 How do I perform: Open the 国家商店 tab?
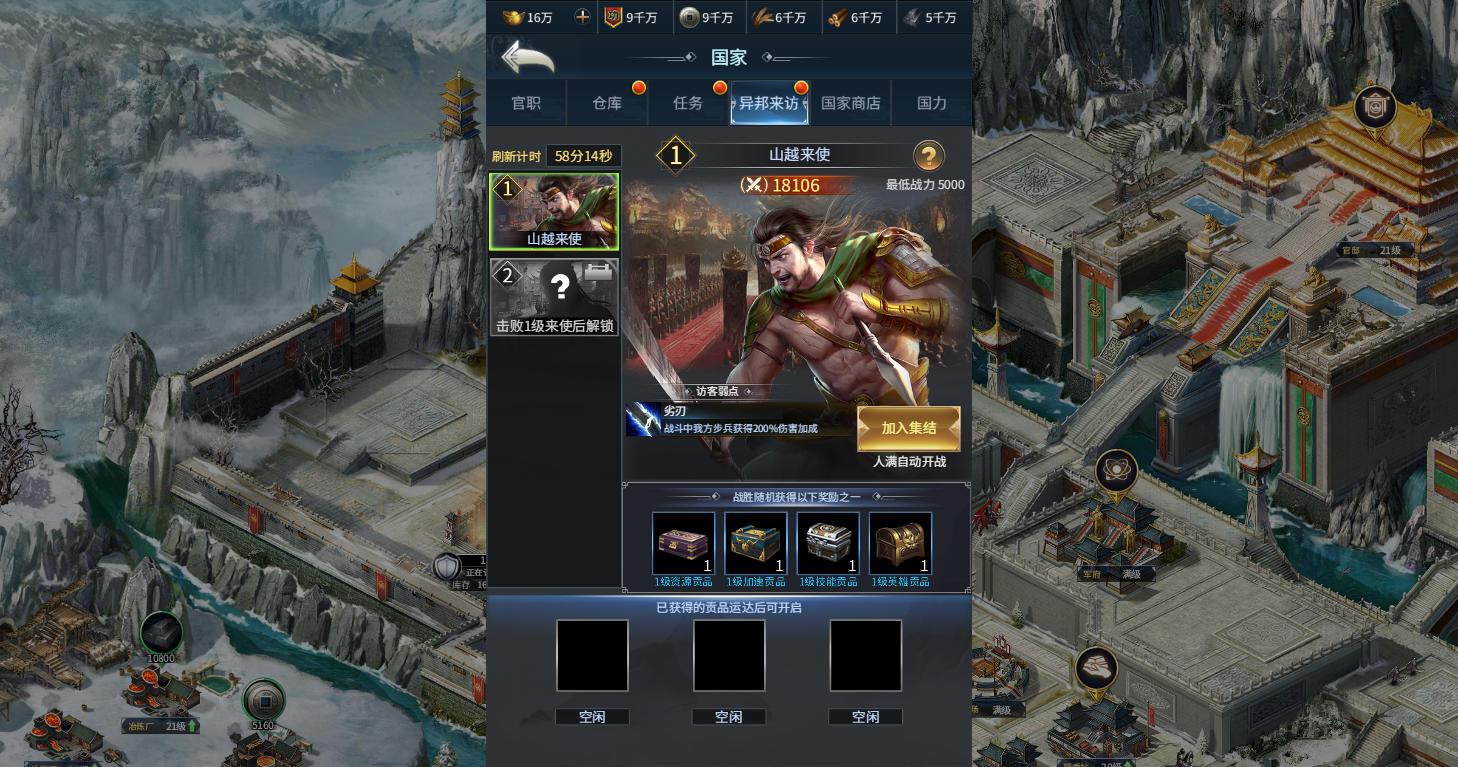pyautogui.click(x=850, y=103)
